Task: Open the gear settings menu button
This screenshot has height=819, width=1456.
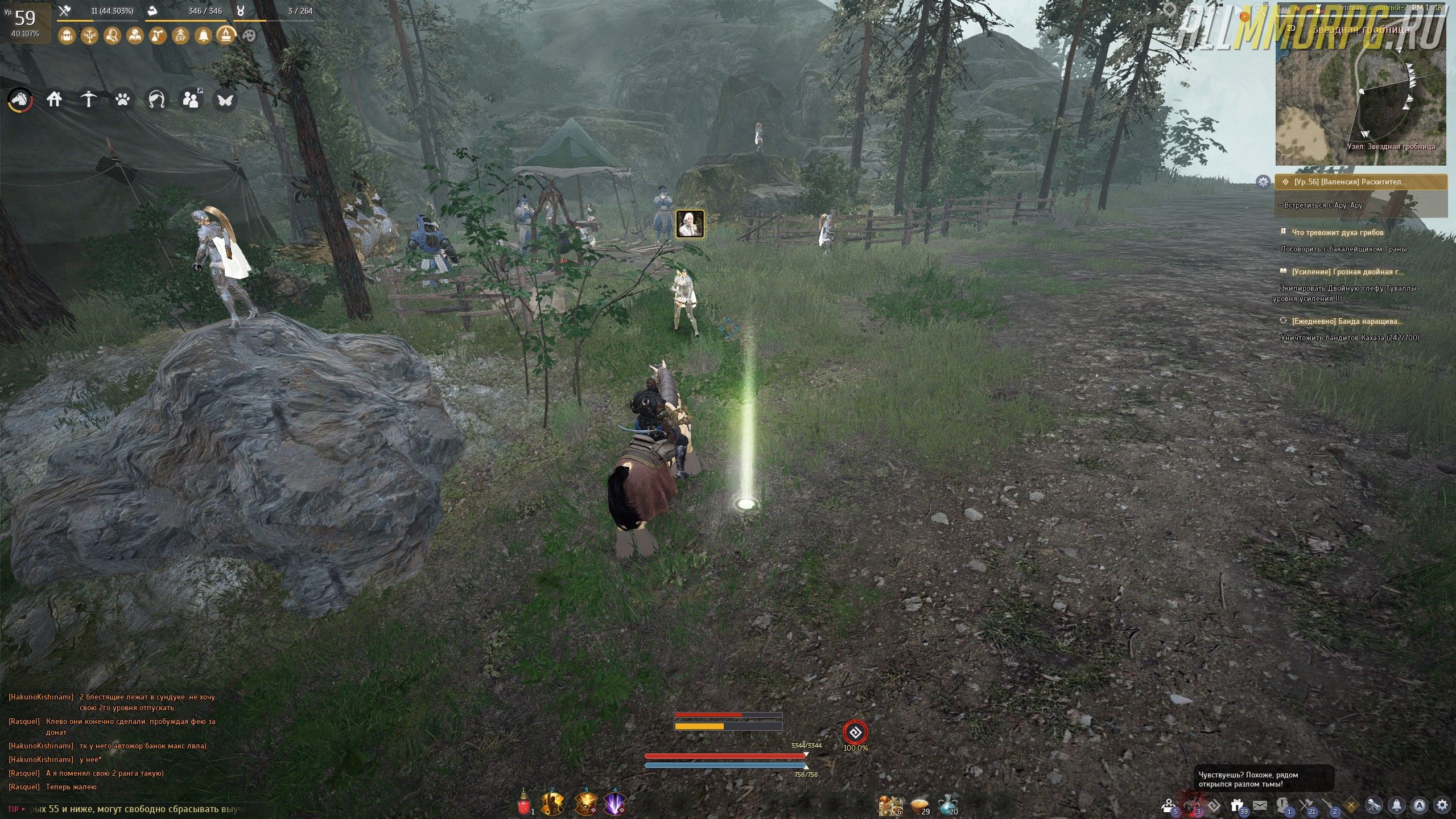Action: coord(1442,805)
